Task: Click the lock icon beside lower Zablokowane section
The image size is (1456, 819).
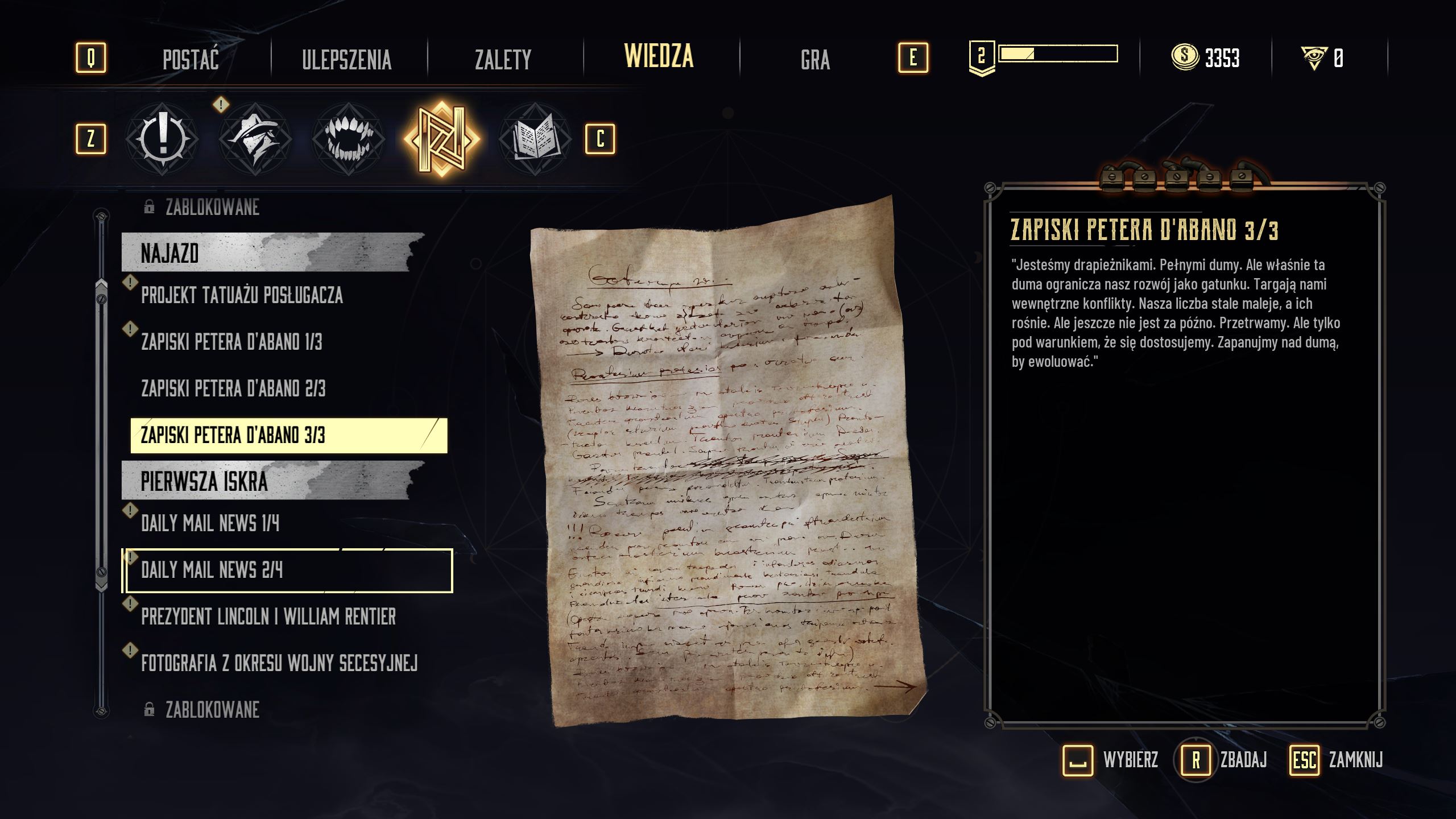Action: (149, 708)
